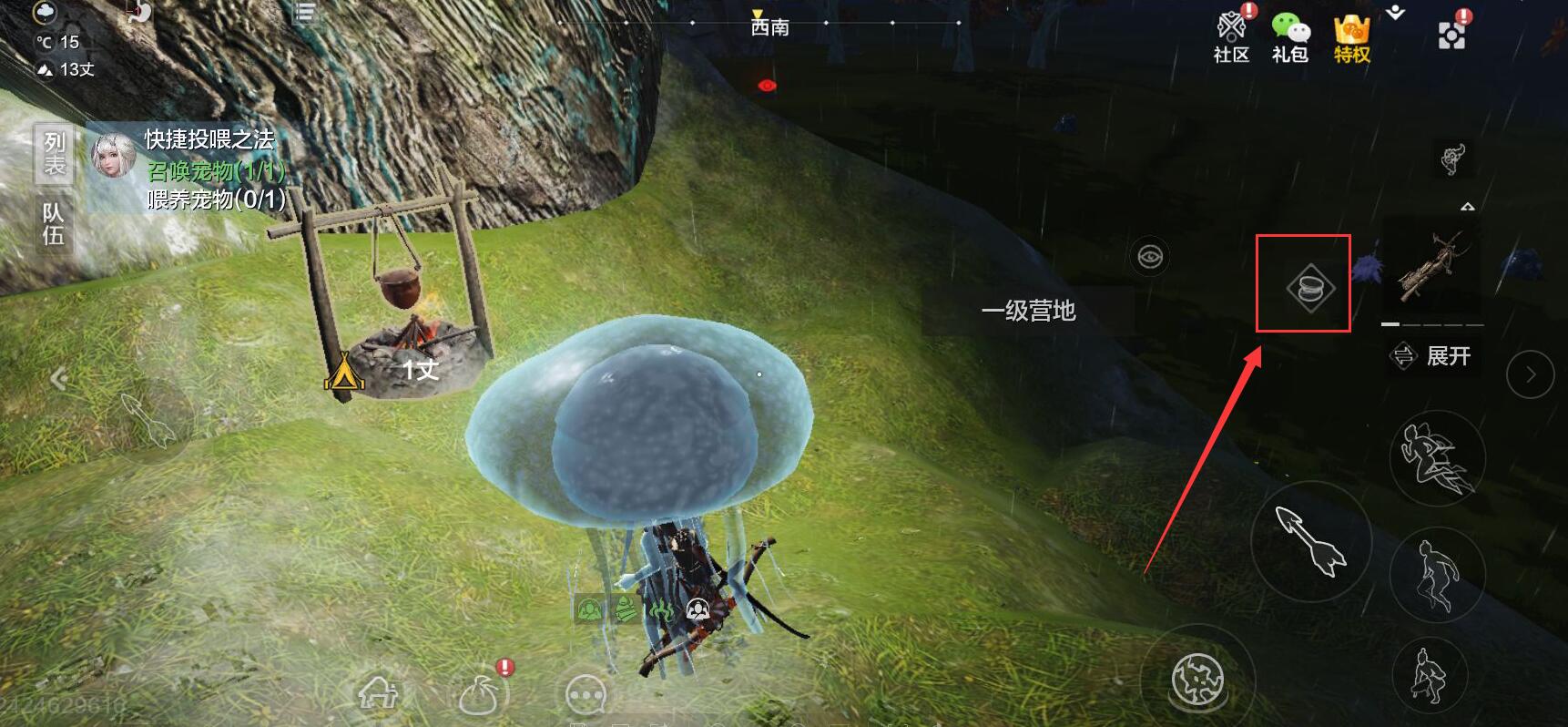Viewport: 1568px width, 727px height.
Task: Tap the small triangle above the weapon thumbnail
Action: (x=1470, y=208)
